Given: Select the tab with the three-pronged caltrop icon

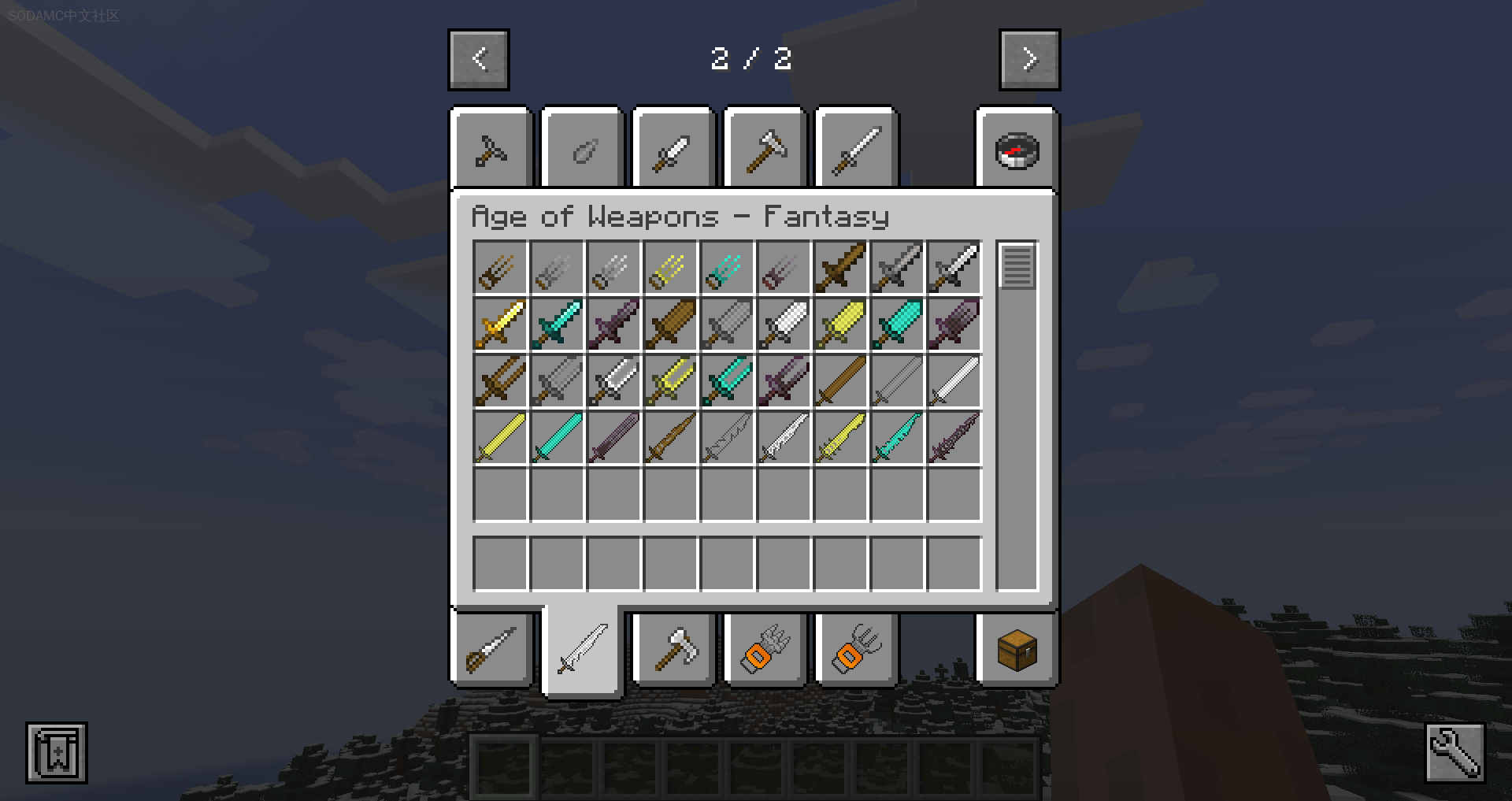Looking at the screenshot, I should click(491, 150).
